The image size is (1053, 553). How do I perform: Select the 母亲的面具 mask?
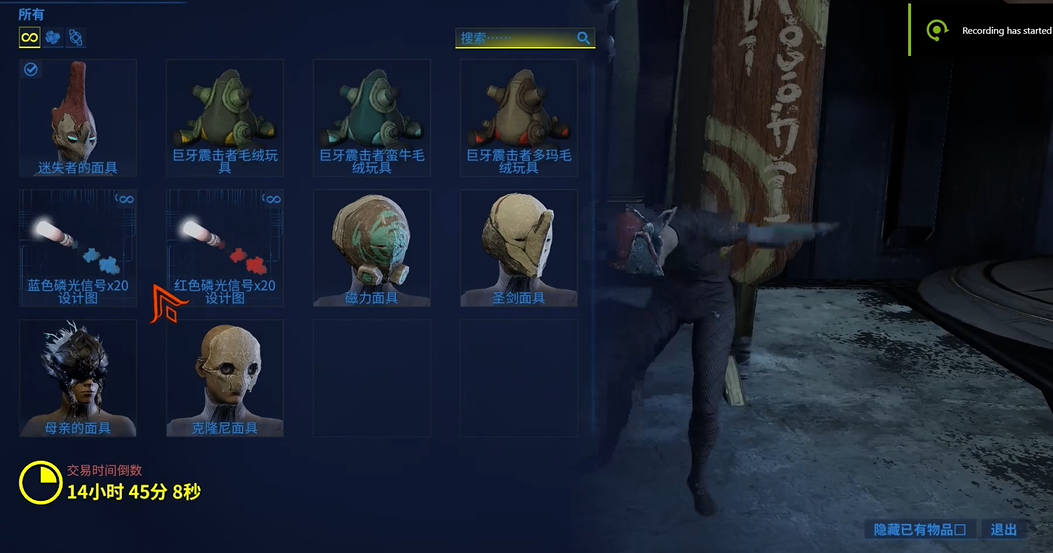click(77, 378)
